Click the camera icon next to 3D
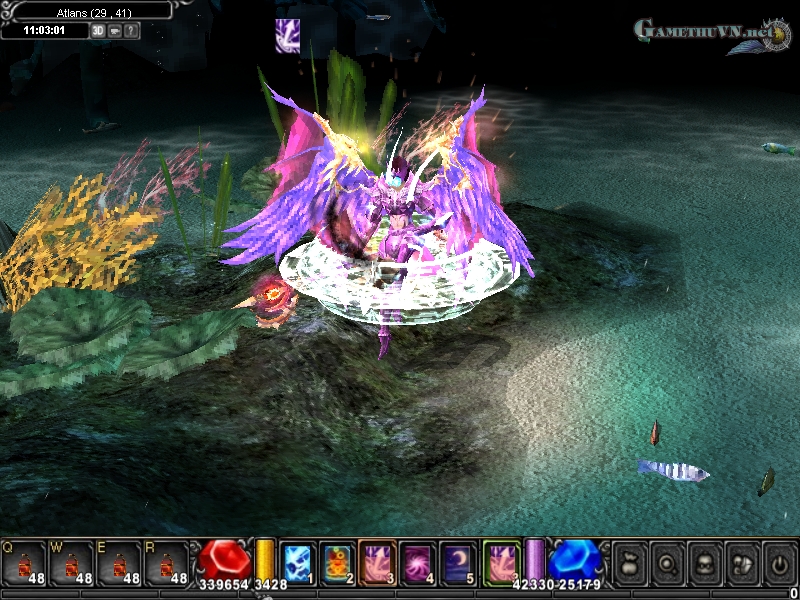 pyautogui.click(x=115, y=30)
